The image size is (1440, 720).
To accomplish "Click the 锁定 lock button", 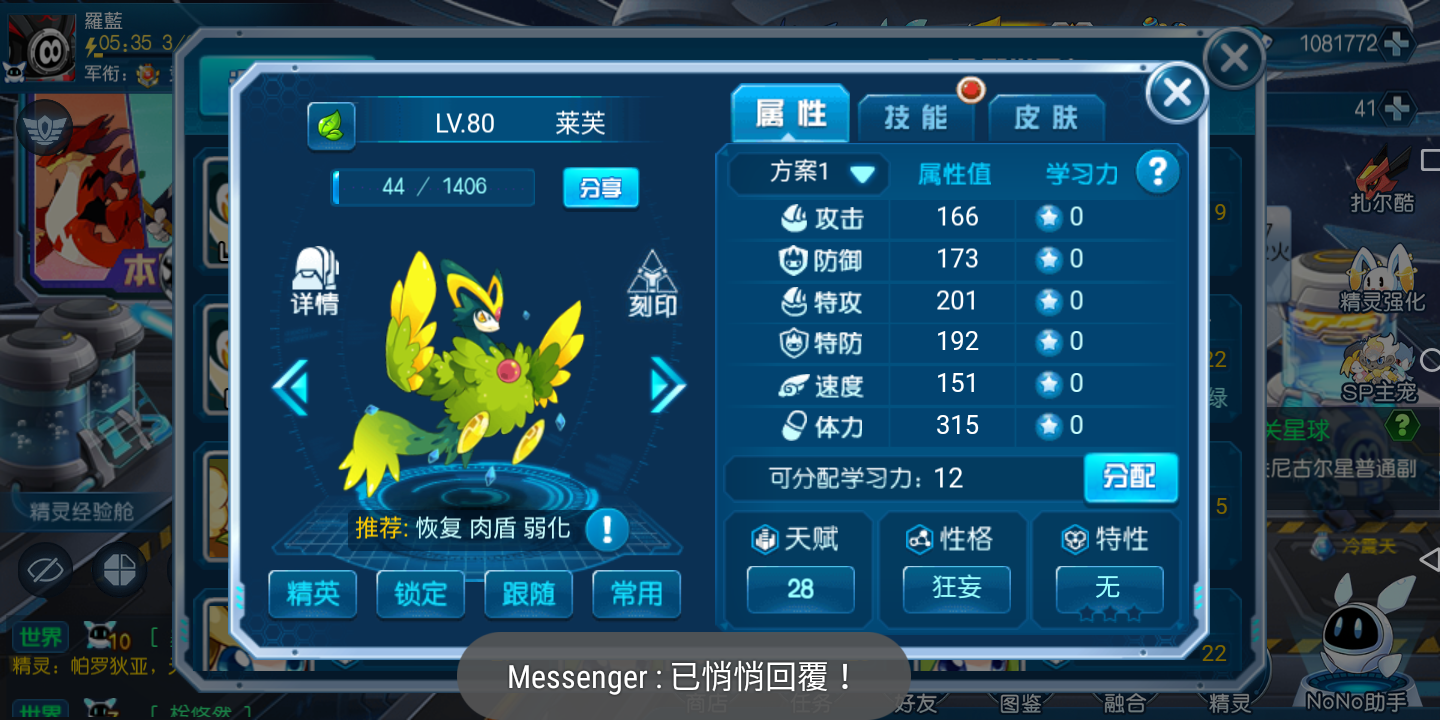I will pos(421,594).
